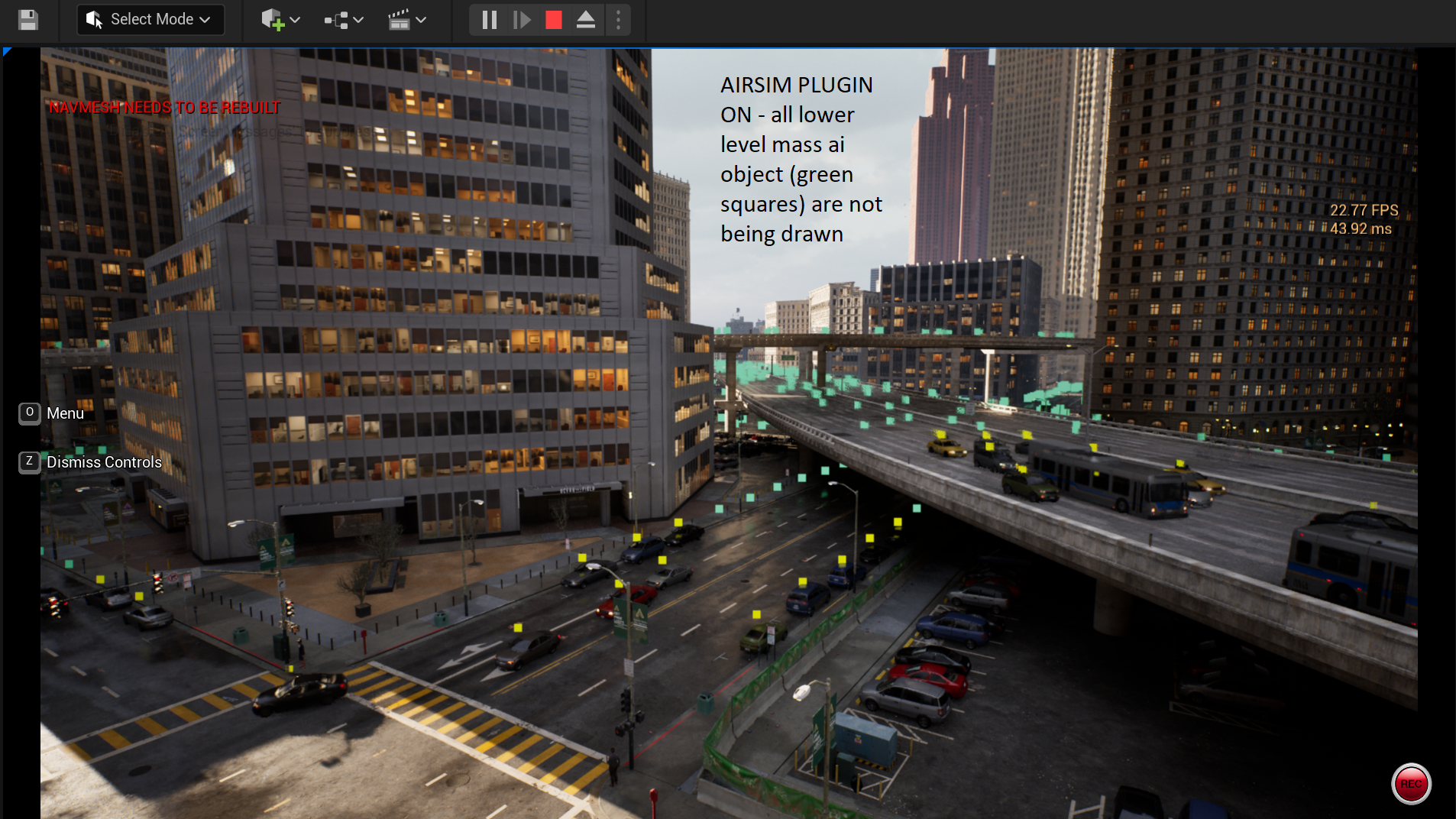
Task: Click the red REC capture button
Action: click(1410, 783)
